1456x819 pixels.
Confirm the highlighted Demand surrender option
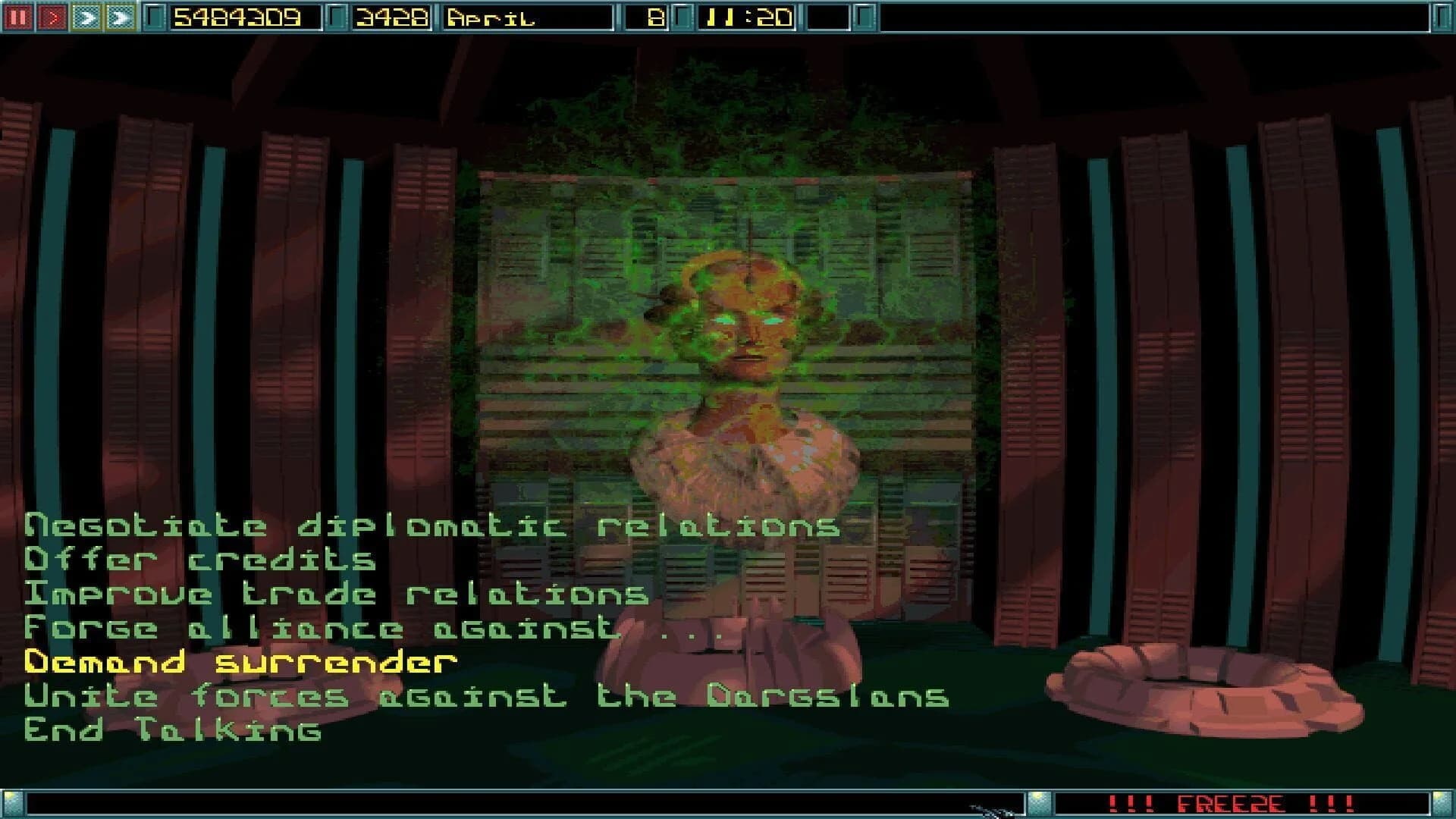click(239, 661)
